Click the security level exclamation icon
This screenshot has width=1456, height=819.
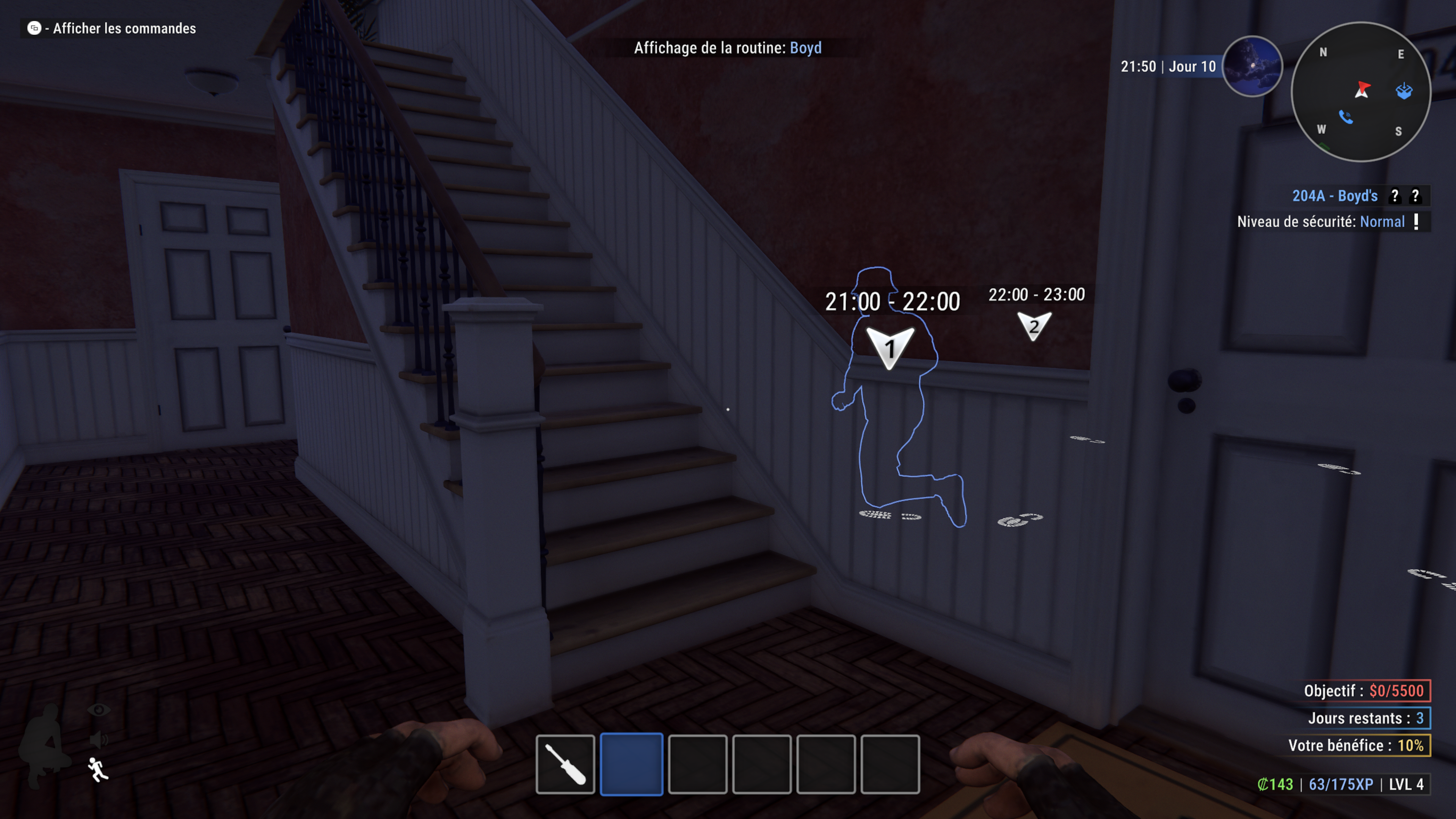pos(1417,221)
